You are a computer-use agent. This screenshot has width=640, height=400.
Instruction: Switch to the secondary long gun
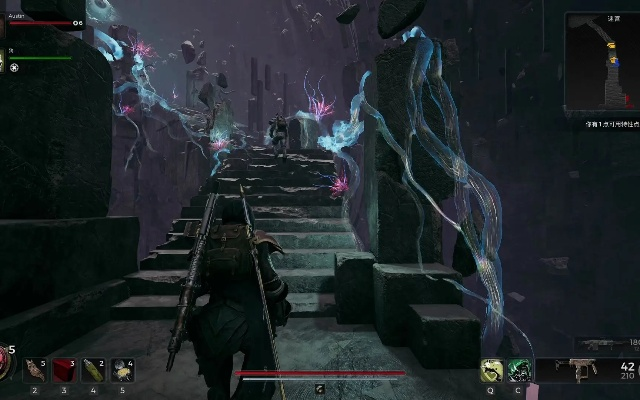pos(596,345)
